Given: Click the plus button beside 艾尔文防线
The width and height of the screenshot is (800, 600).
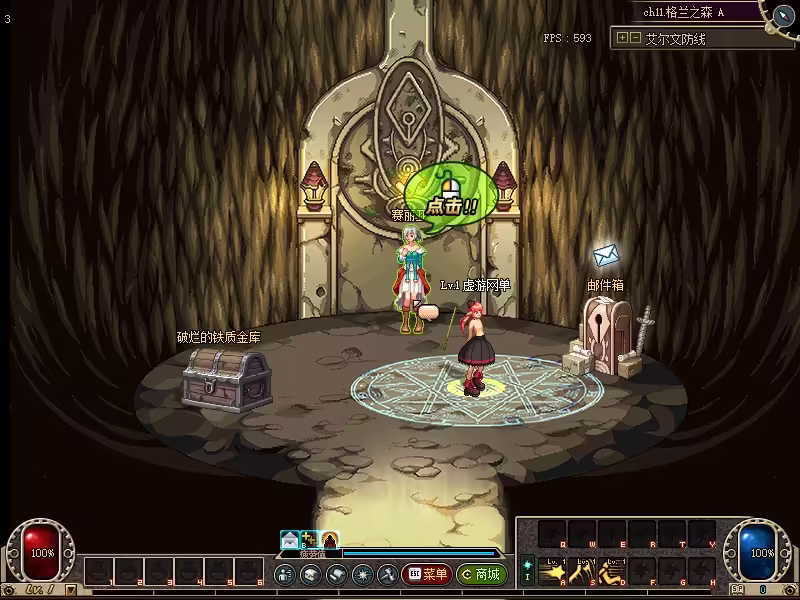Looking at the screenshot, I should [622, 38].
